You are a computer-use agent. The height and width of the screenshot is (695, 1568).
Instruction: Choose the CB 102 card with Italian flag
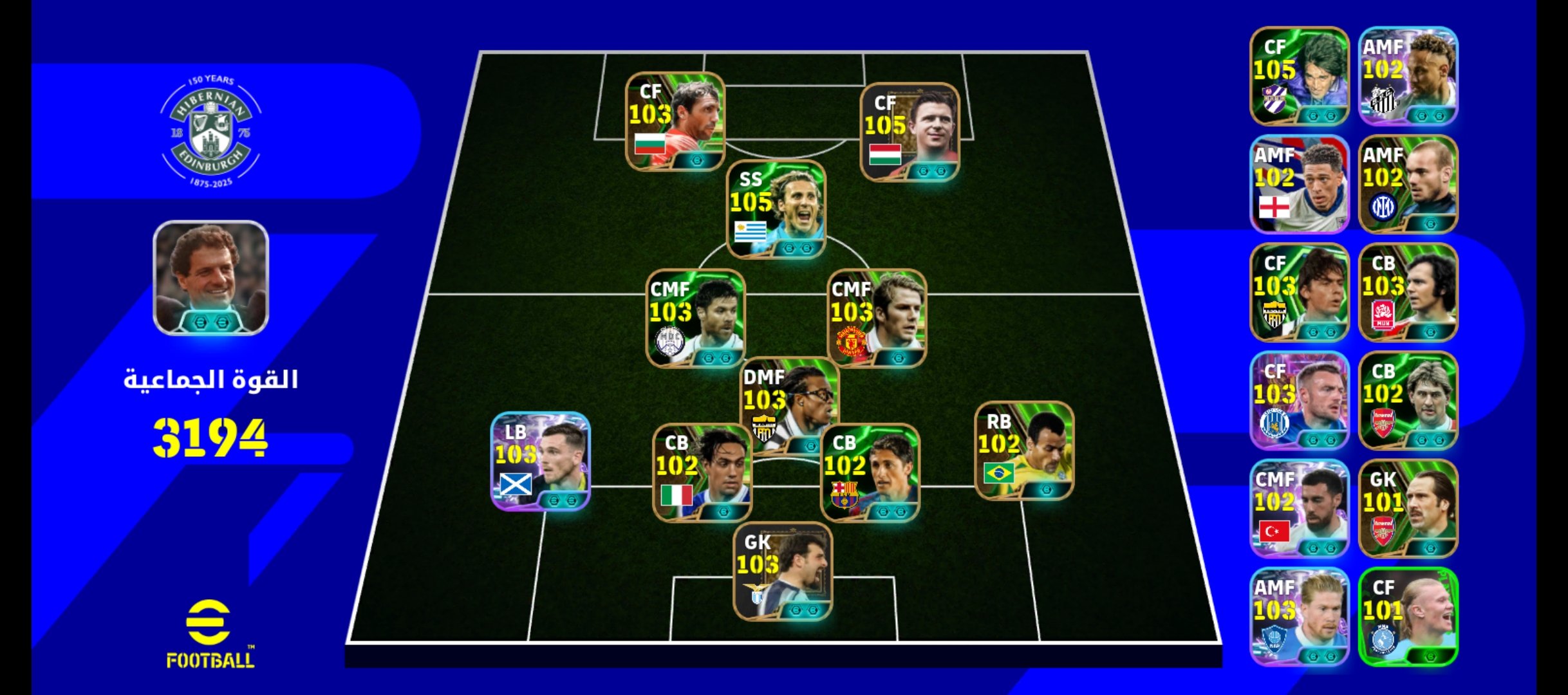(x=702, y=472)
